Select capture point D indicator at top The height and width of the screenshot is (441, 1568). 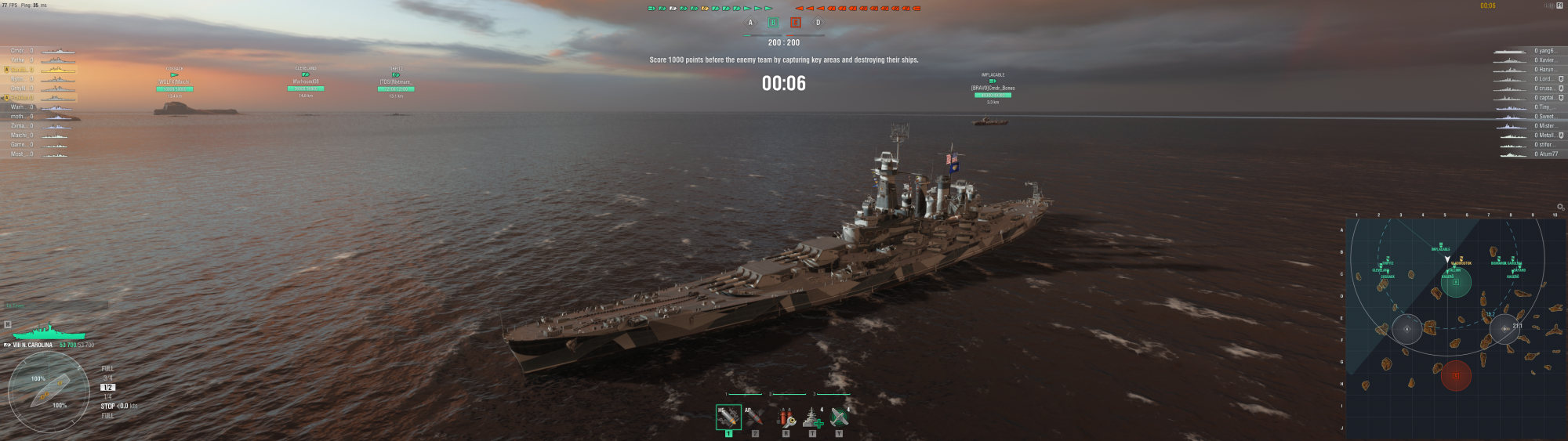coord(818,23)
